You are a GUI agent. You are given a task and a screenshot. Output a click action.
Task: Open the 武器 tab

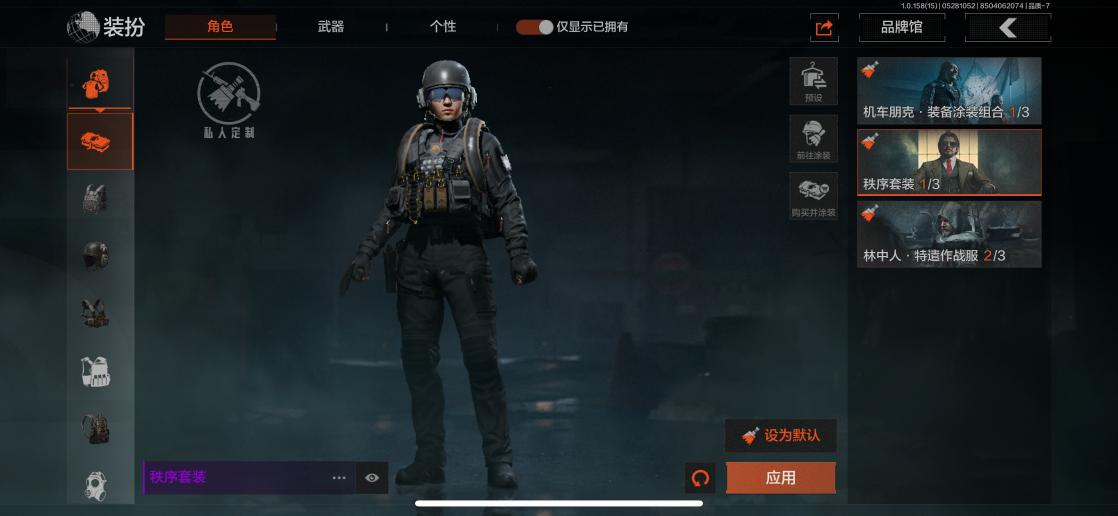tap(331, 27)
